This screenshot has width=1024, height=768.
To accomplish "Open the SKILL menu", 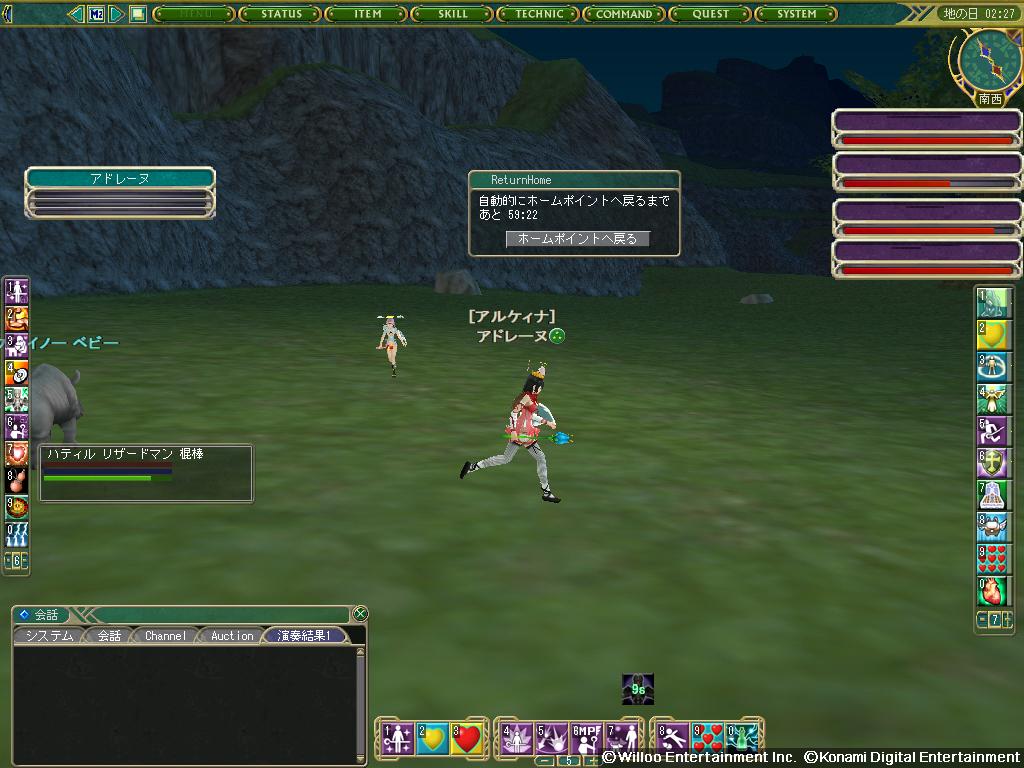I will pos(452,14).
